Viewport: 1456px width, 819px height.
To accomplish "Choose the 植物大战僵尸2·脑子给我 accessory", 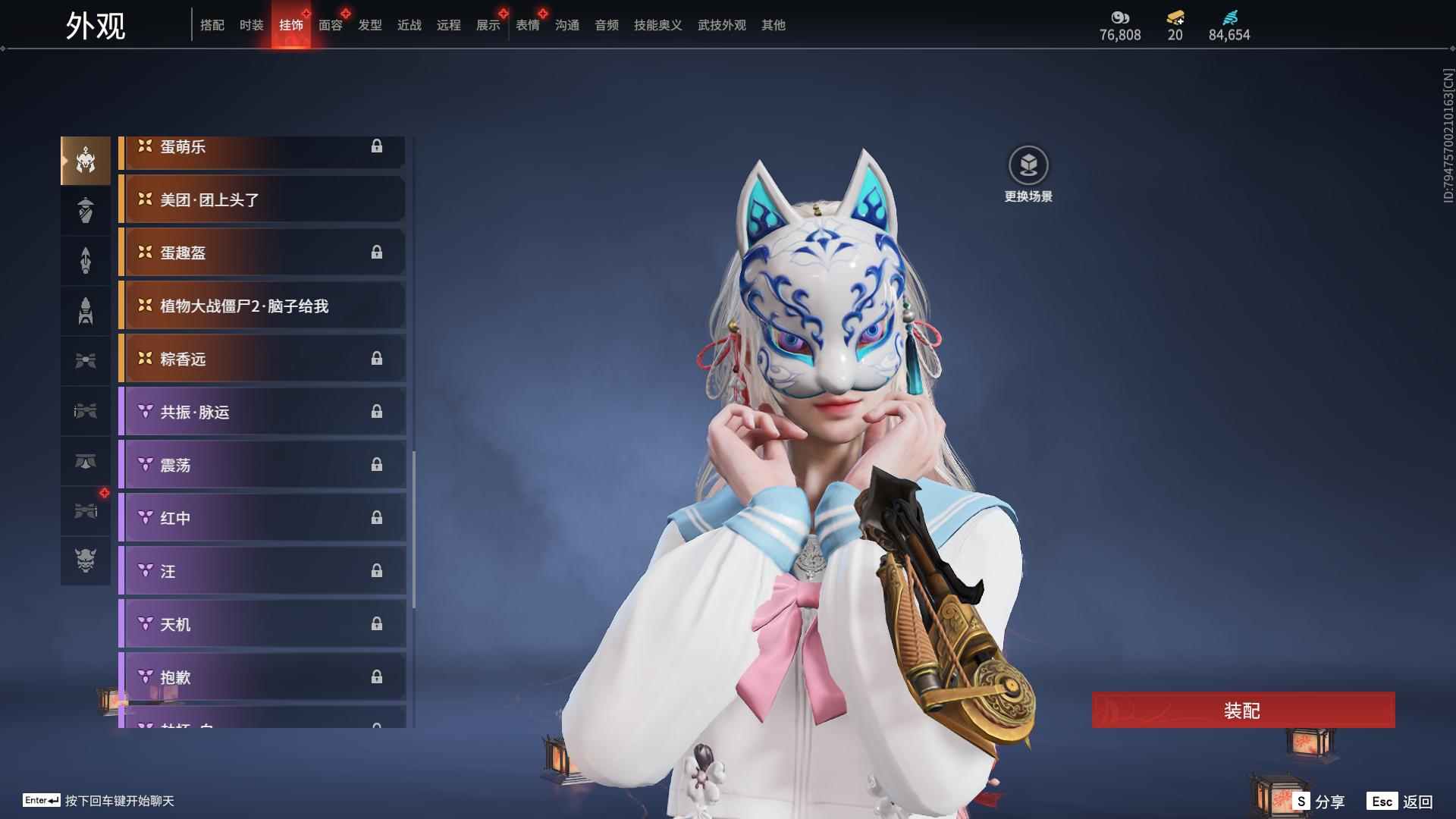I will click(x=262, y=306).
